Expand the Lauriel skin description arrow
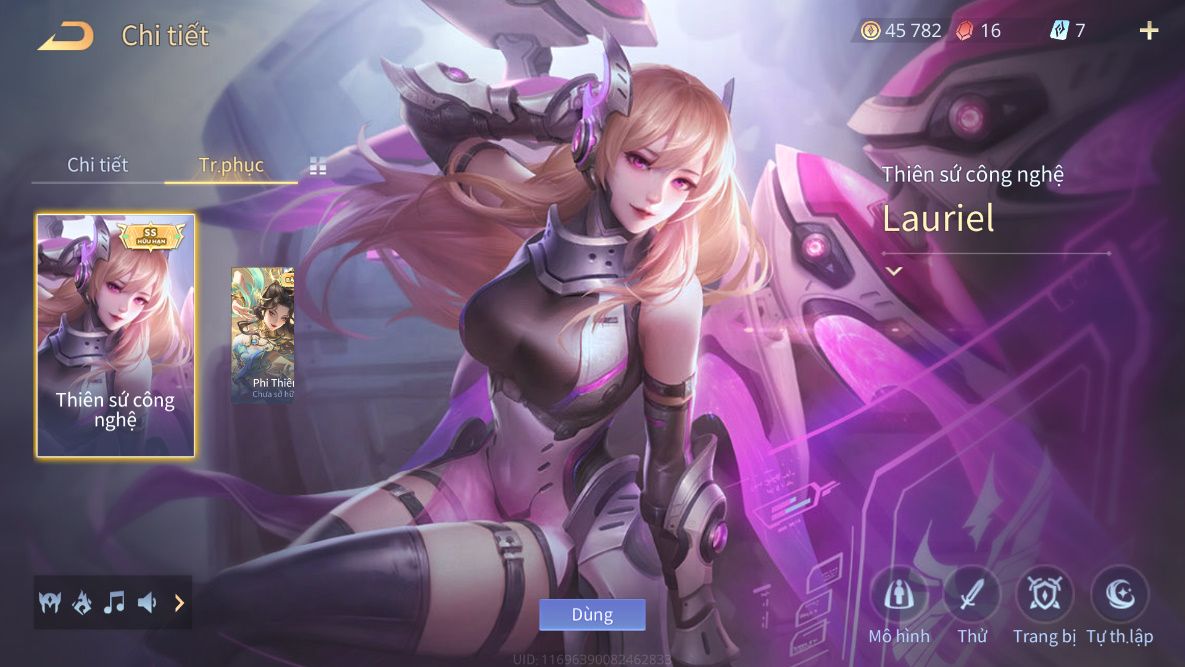The width and height of the screenshot is (1185, 667). 893,271
